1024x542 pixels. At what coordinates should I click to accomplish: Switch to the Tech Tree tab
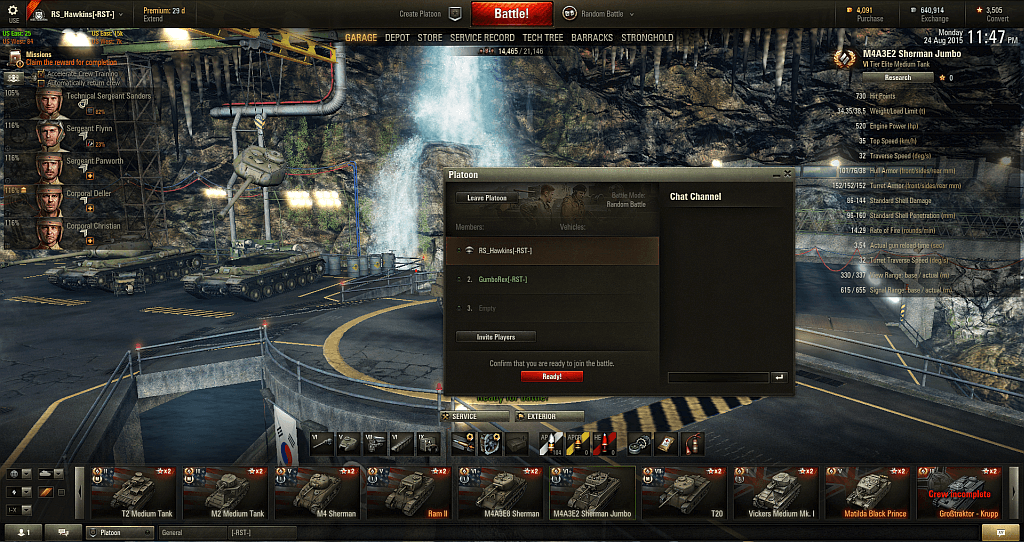(x=542, y=38)
